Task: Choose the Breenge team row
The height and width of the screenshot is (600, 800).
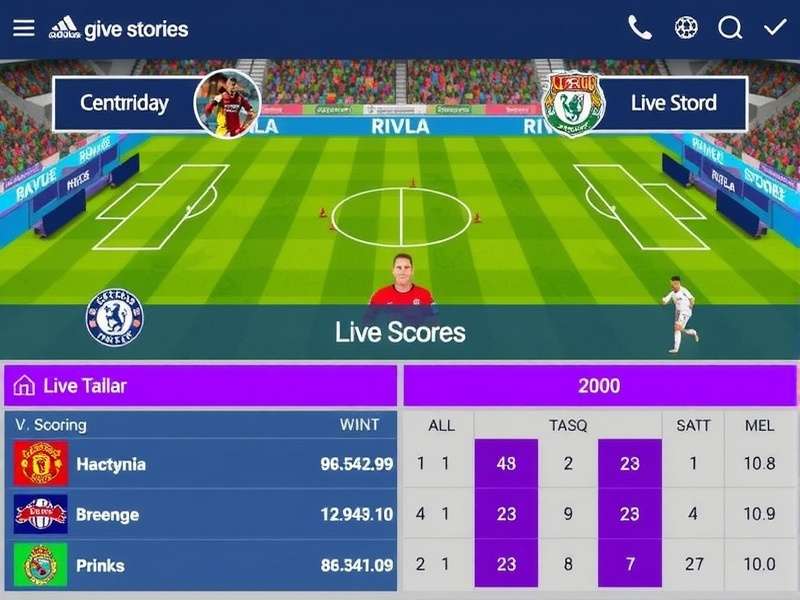Action: click(200, 515)
